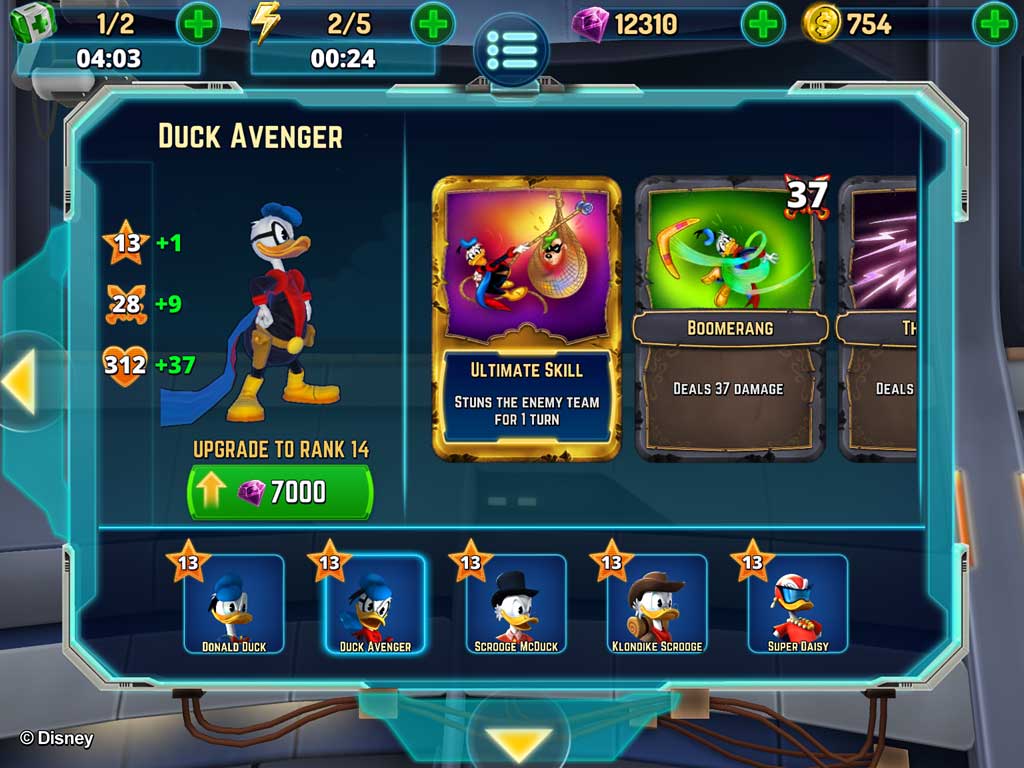Choose the Duck Avenger character tile
The image size is (1024, 768).
click(x=375, y=605)
